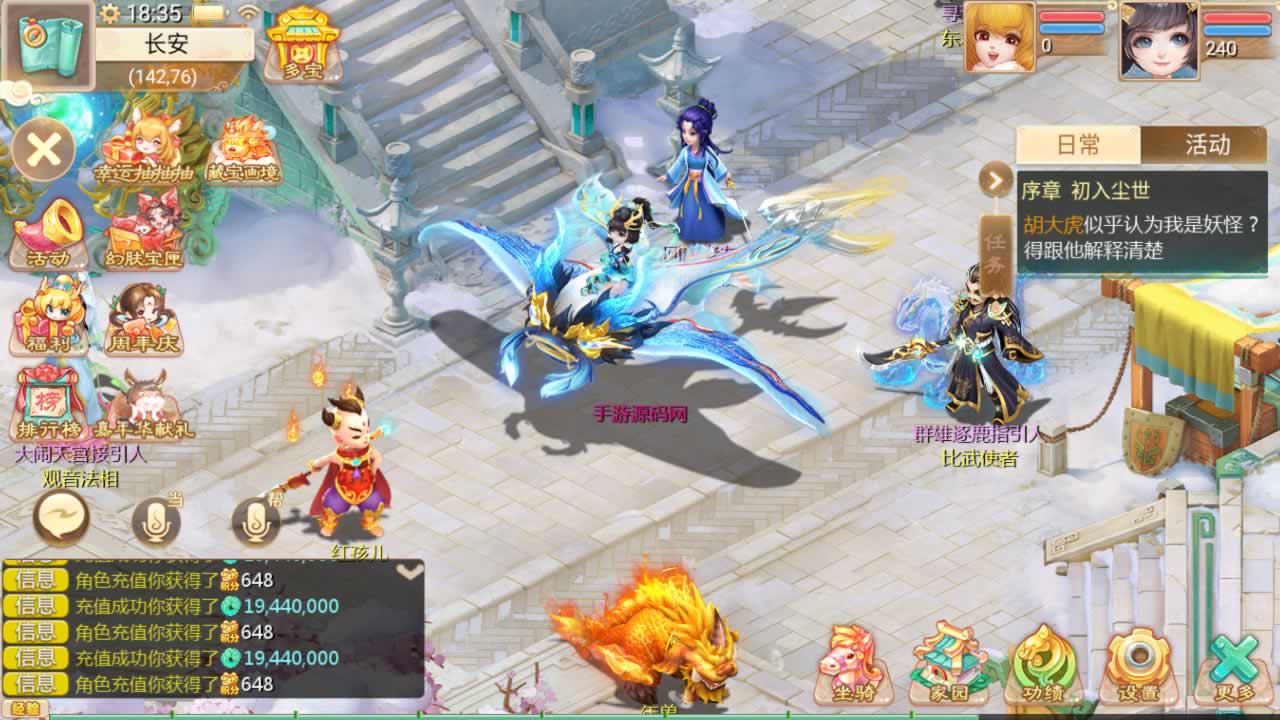Open the 活动 events horn icon
The height and width of the screenshot is (720, 1280).
click(49, 236)
